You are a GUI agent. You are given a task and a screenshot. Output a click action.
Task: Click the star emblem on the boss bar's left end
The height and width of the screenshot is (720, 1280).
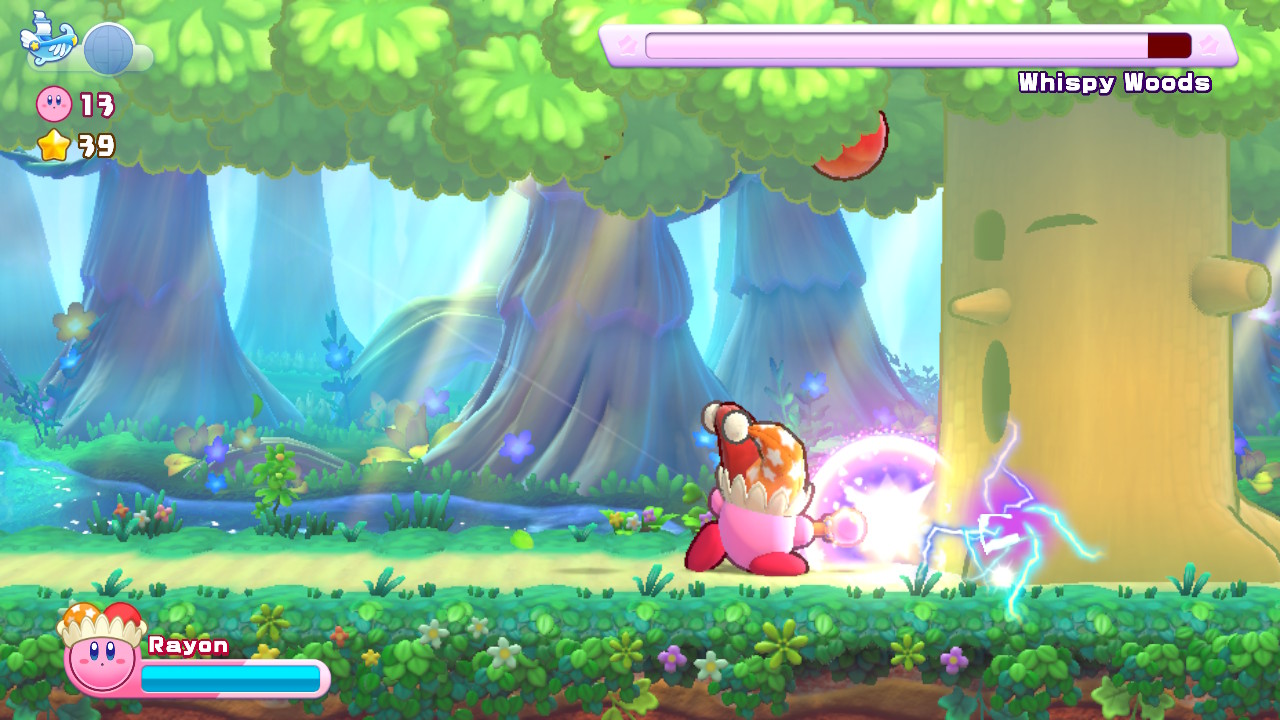627,45
